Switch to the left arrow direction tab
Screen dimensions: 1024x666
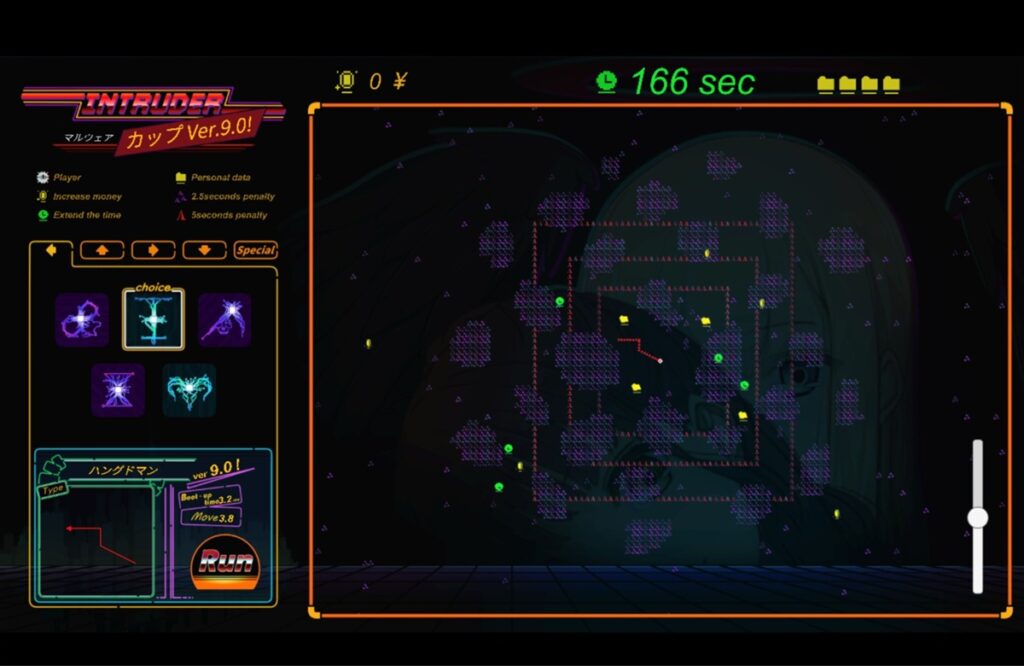pyautogui.click(x=51, y=250)
